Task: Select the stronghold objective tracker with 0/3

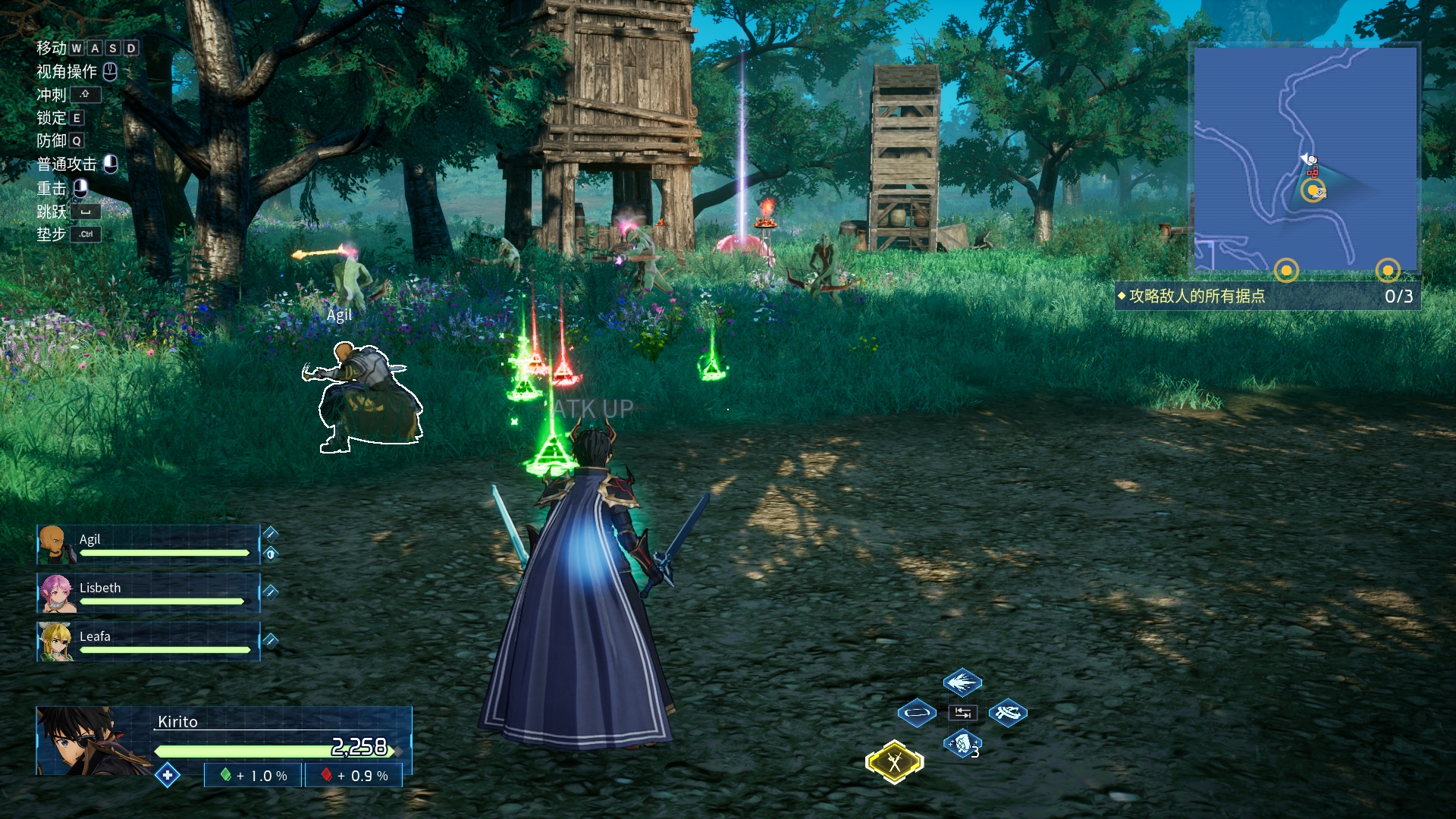Action: point(1266,296)
